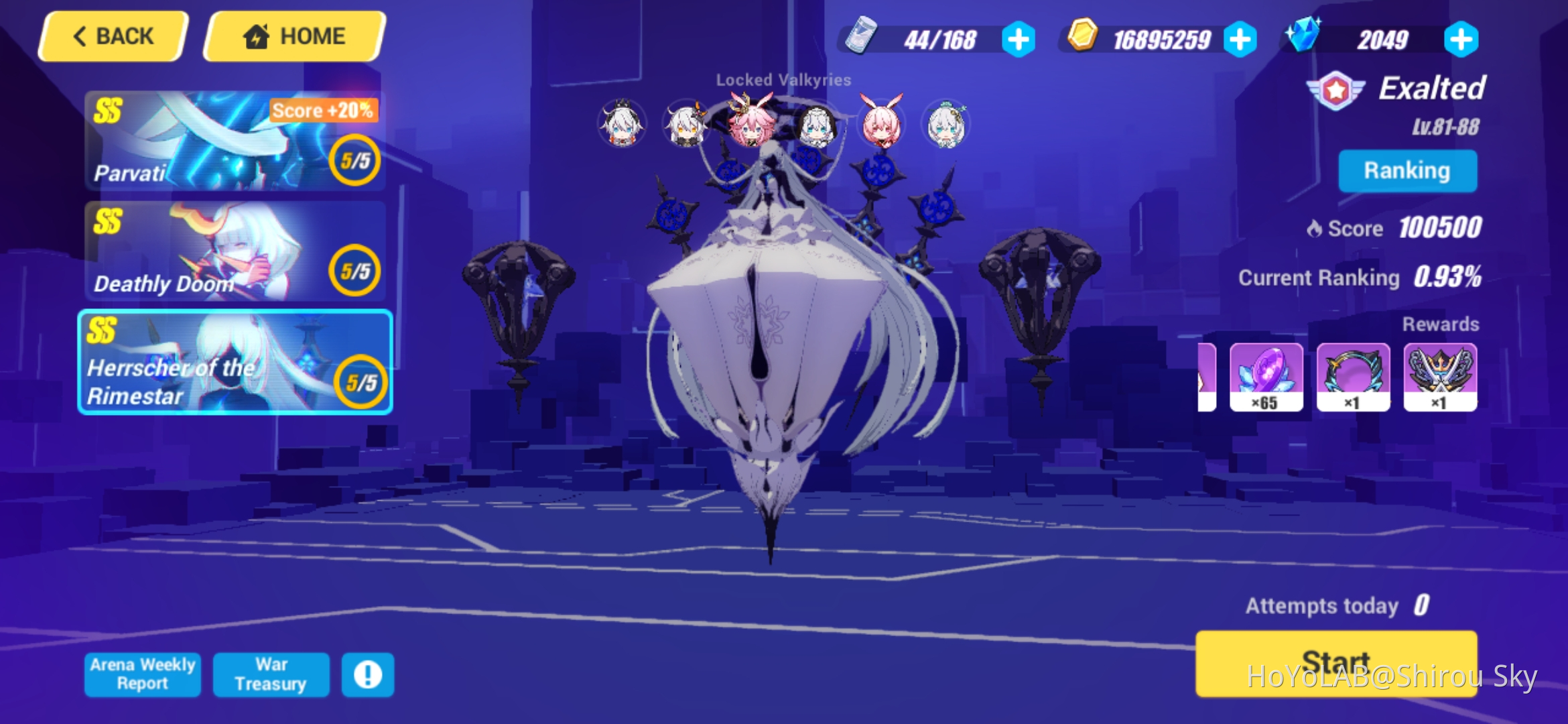
Task: Click the first locked Valkyrie portrait
Action: click(x=621, y=124)
